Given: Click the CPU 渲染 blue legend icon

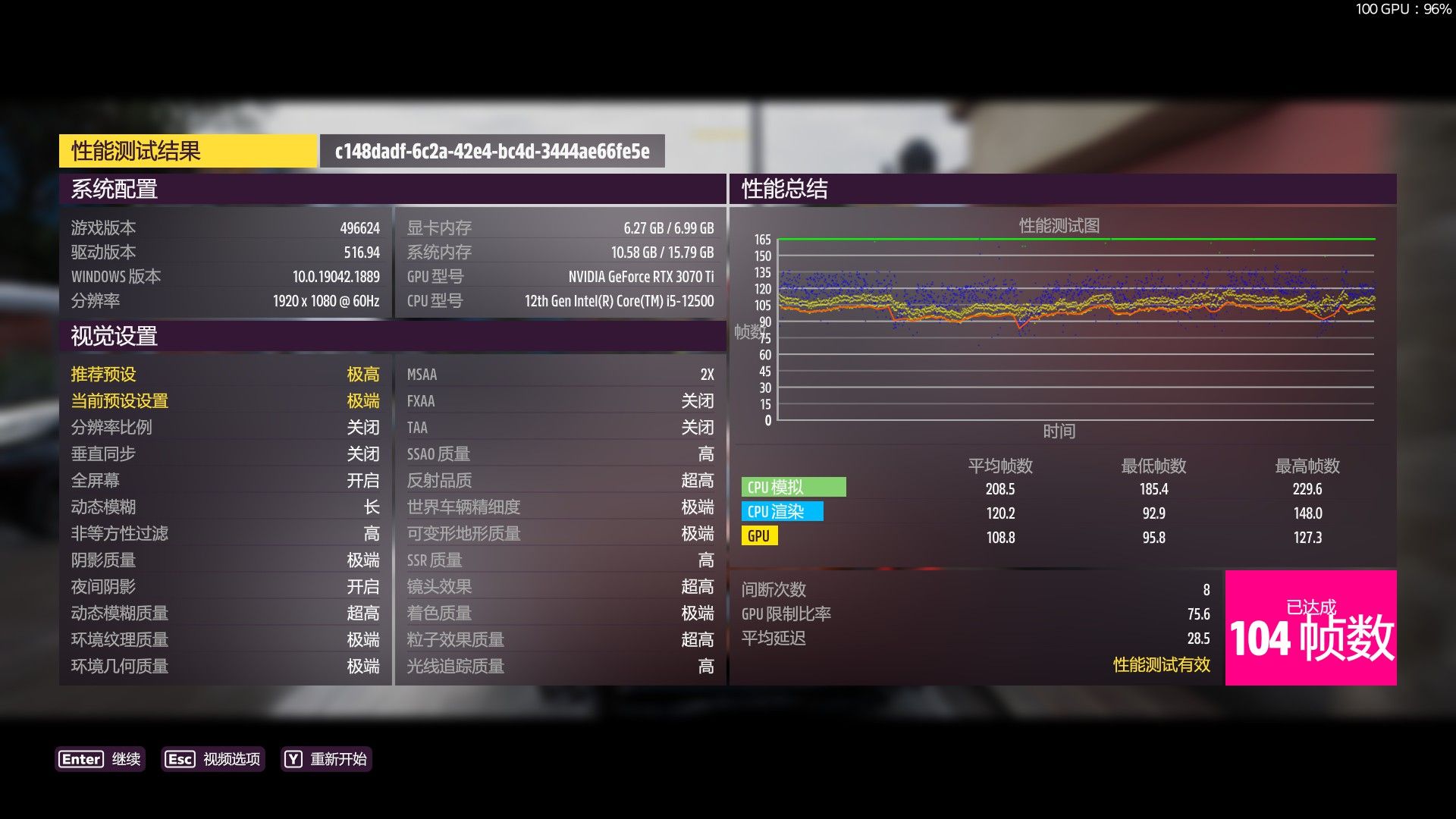Looking at the screenshot, I should [783, 512].
